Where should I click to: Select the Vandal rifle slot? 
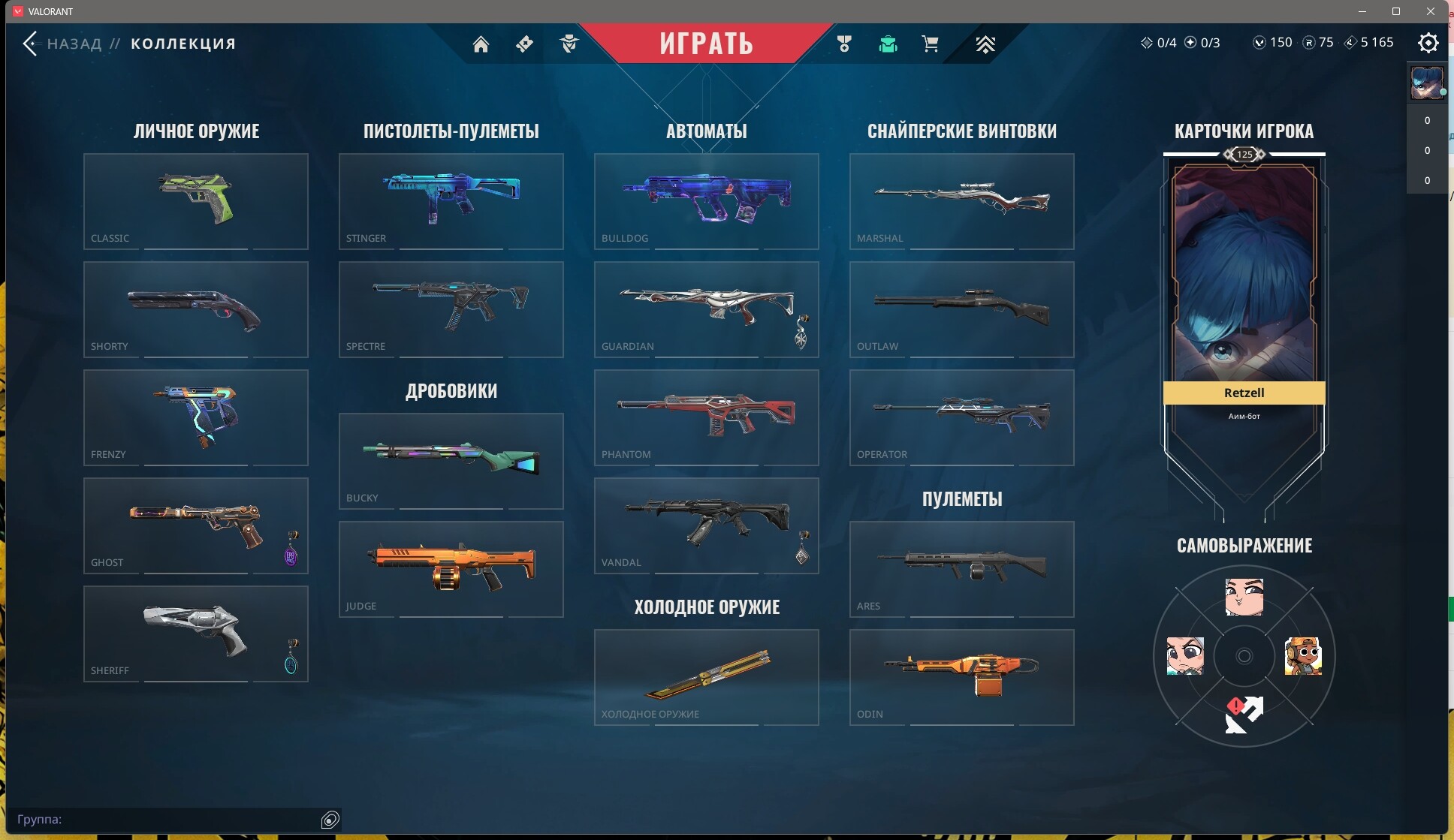[x=706, y=525]
